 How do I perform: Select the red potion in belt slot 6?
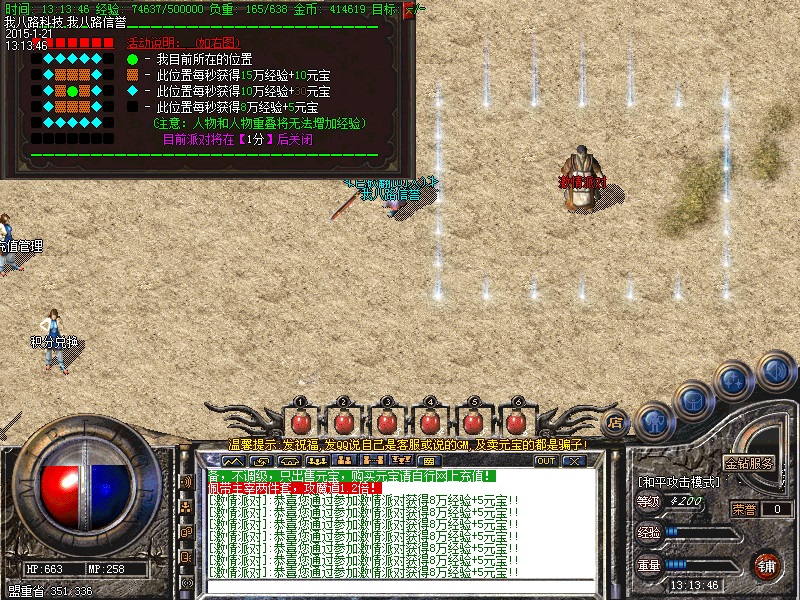pos(516,420)
